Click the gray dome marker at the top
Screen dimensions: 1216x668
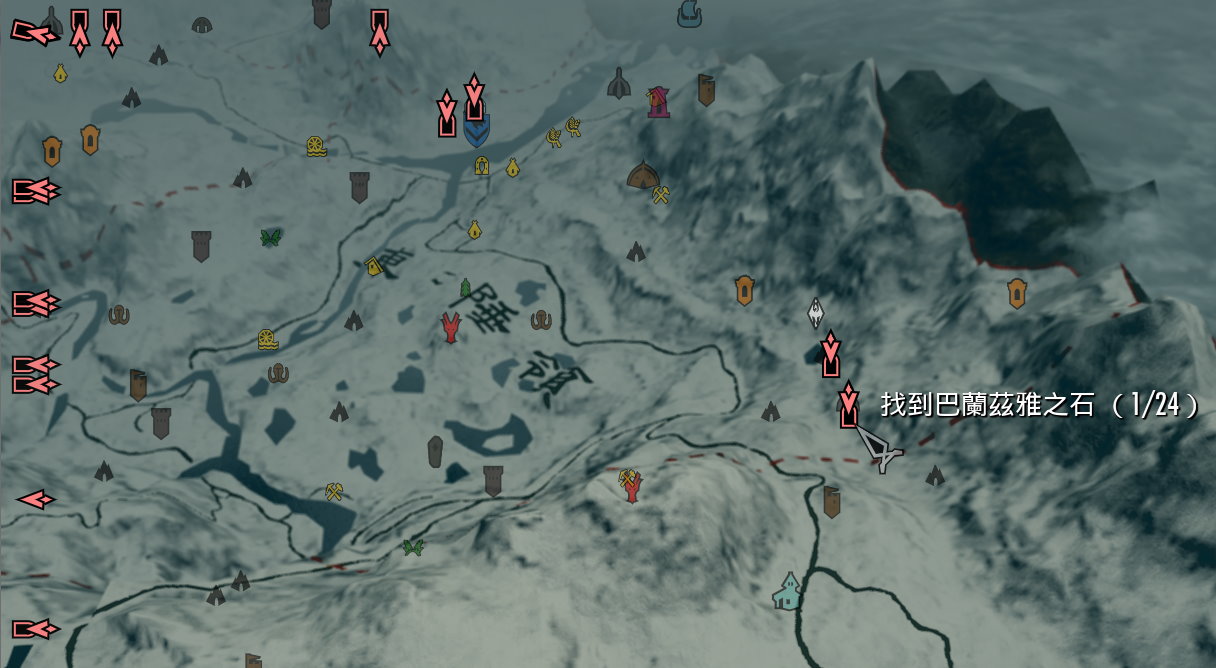(x=201, y=23)
